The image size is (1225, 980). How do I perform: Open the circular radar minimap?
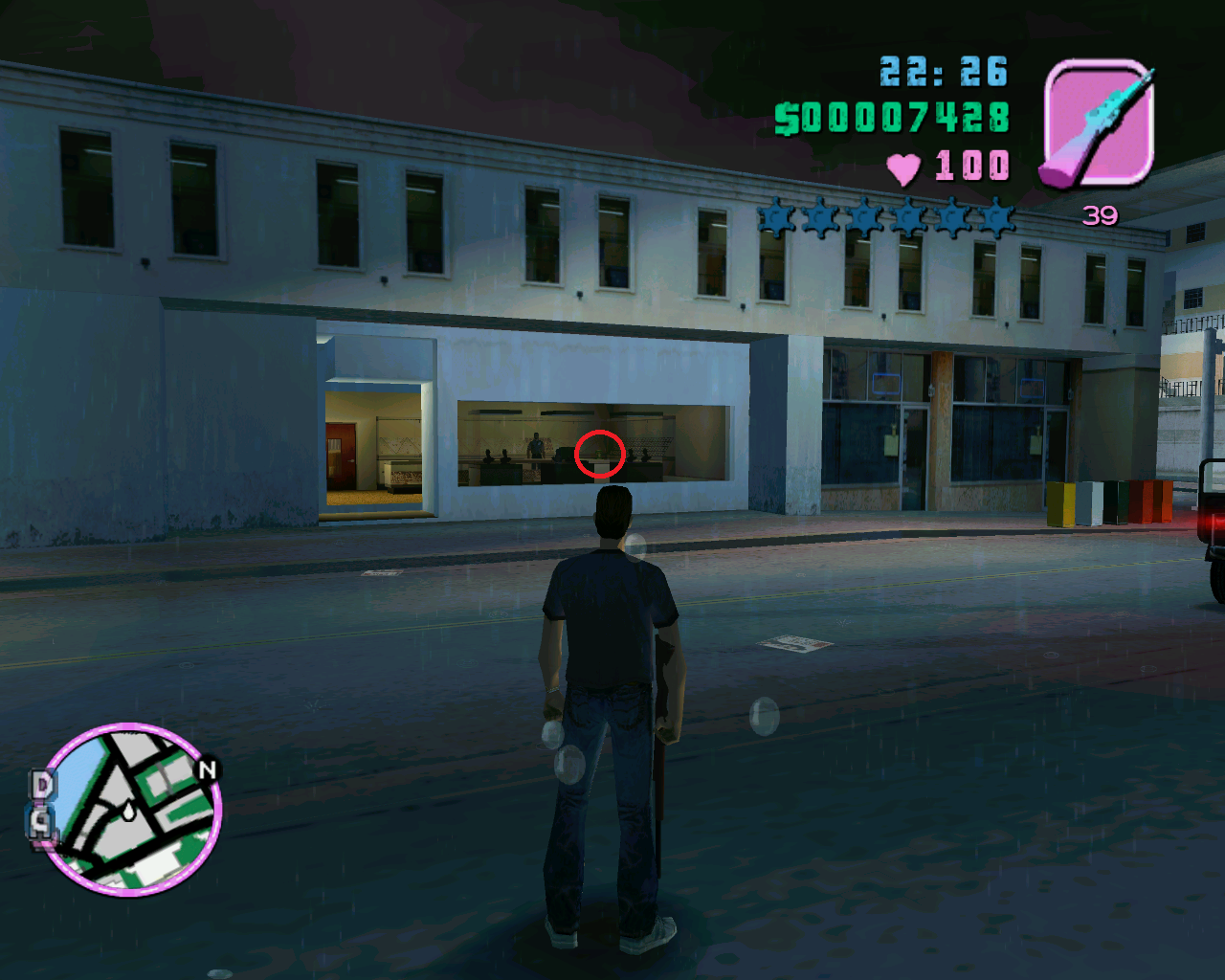pyautogui.click(x=134, y=809)
